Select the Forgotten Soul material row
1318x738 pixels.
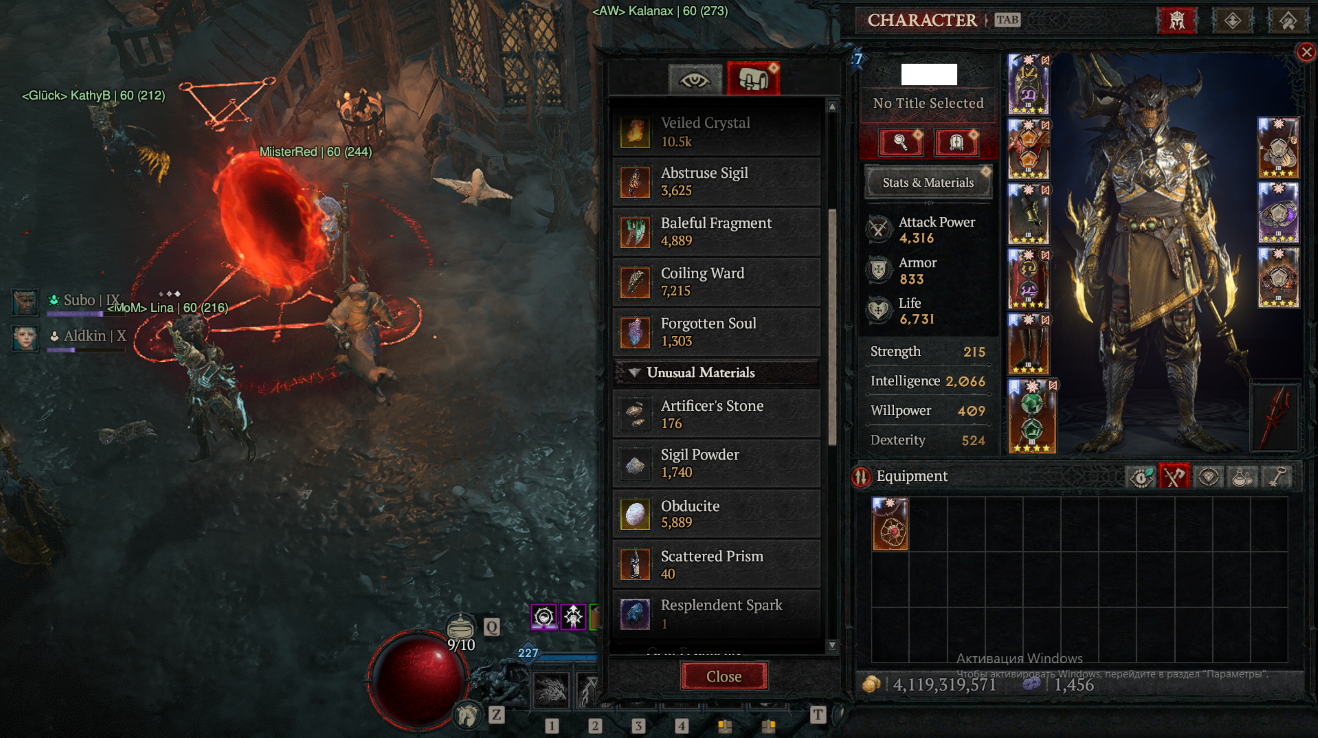[716, 332]
